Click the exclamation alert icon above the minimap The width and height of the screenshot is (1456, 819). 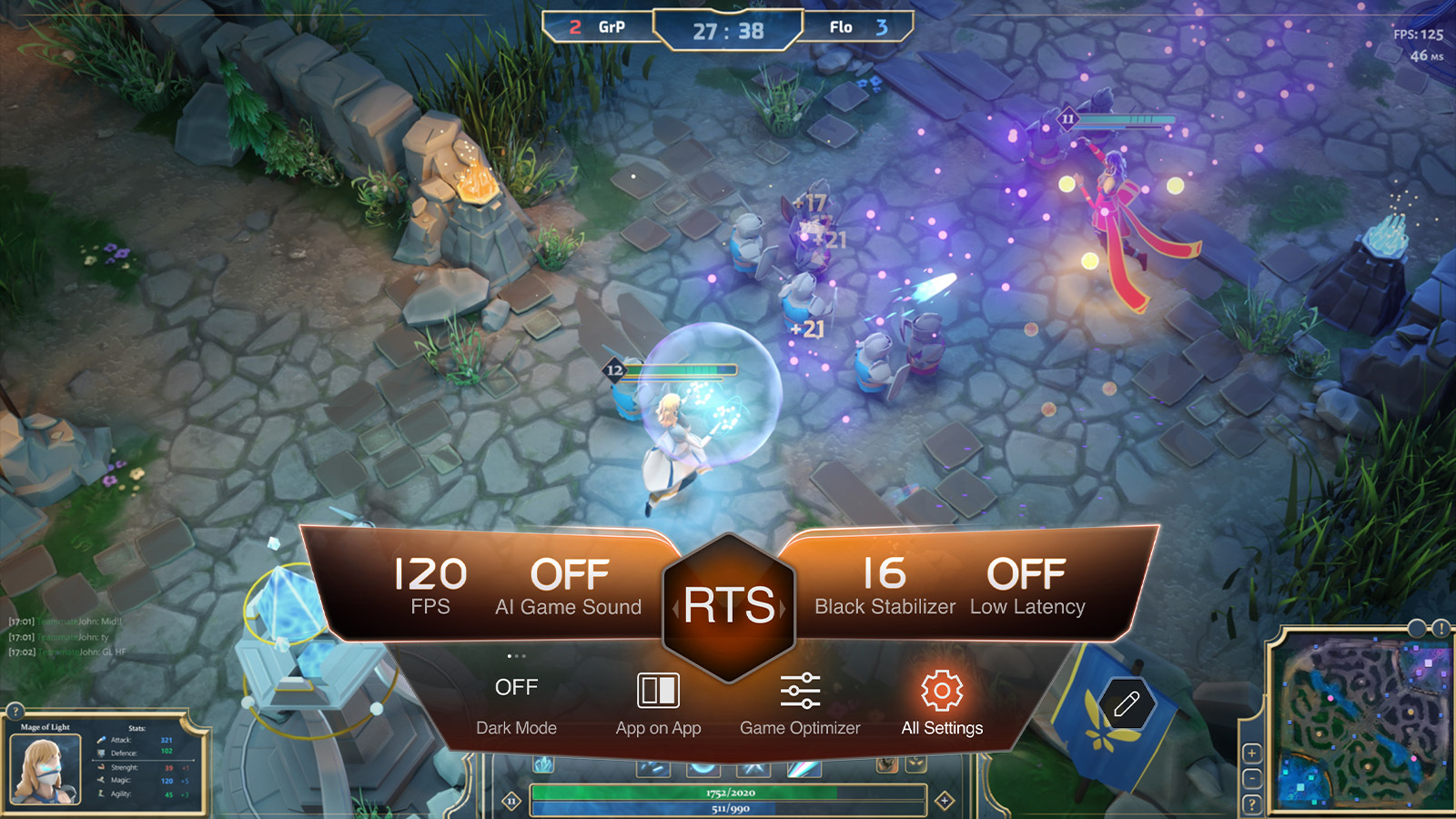[x=1440, y=628]
